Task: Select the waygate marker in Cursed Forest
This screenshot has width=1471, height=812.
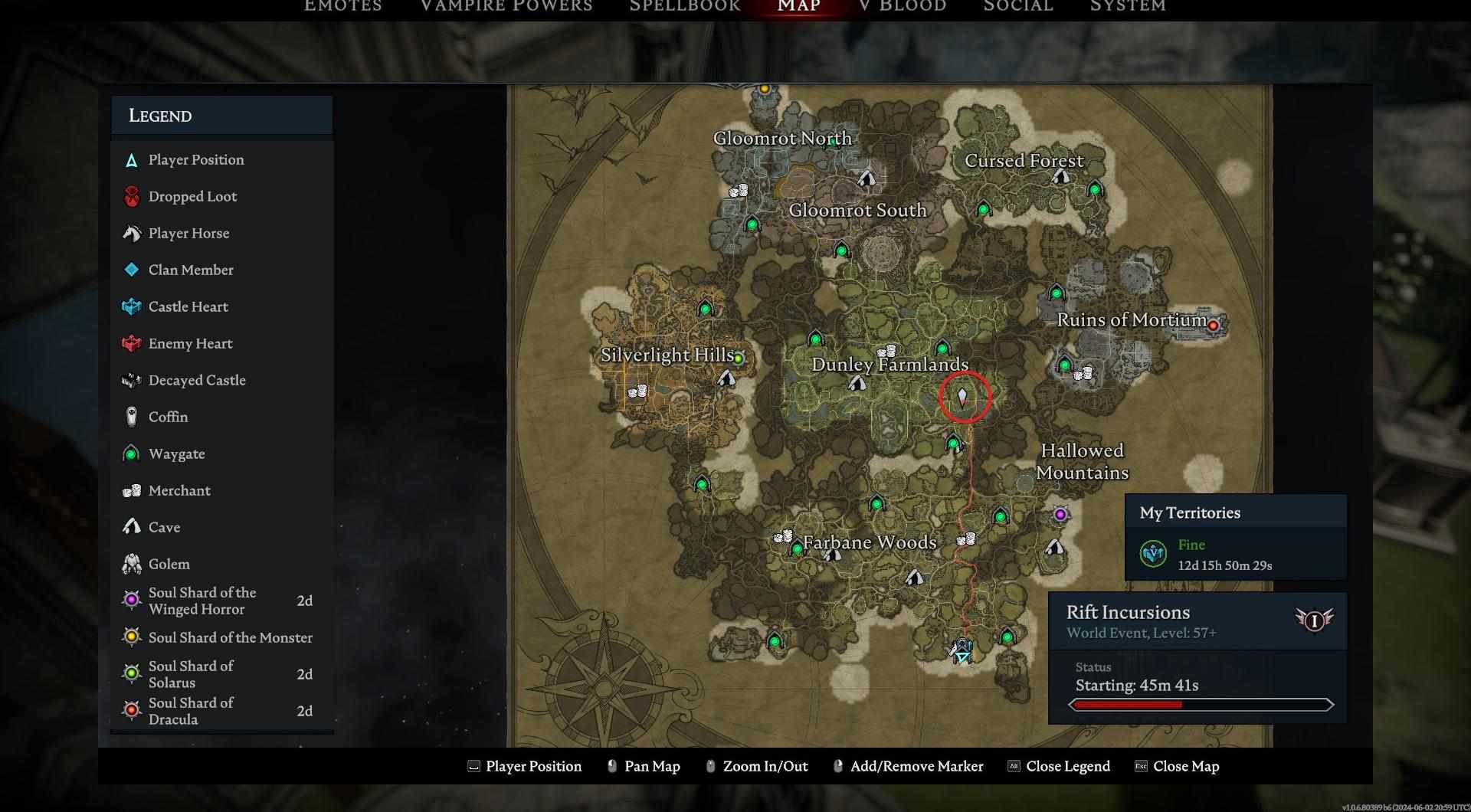Action: 1095,189
